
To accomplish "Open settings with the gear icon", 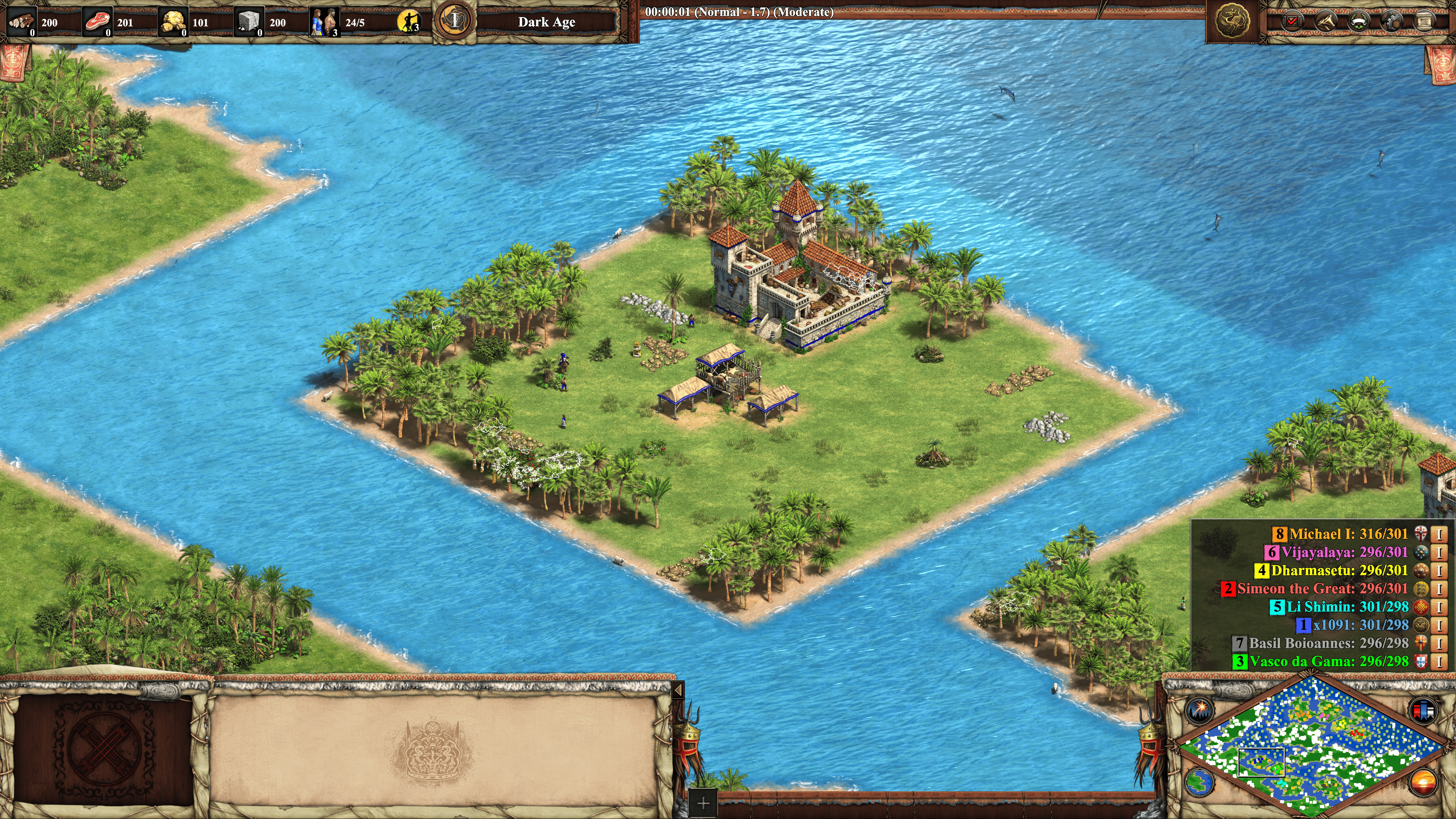I will [1392, 22].
